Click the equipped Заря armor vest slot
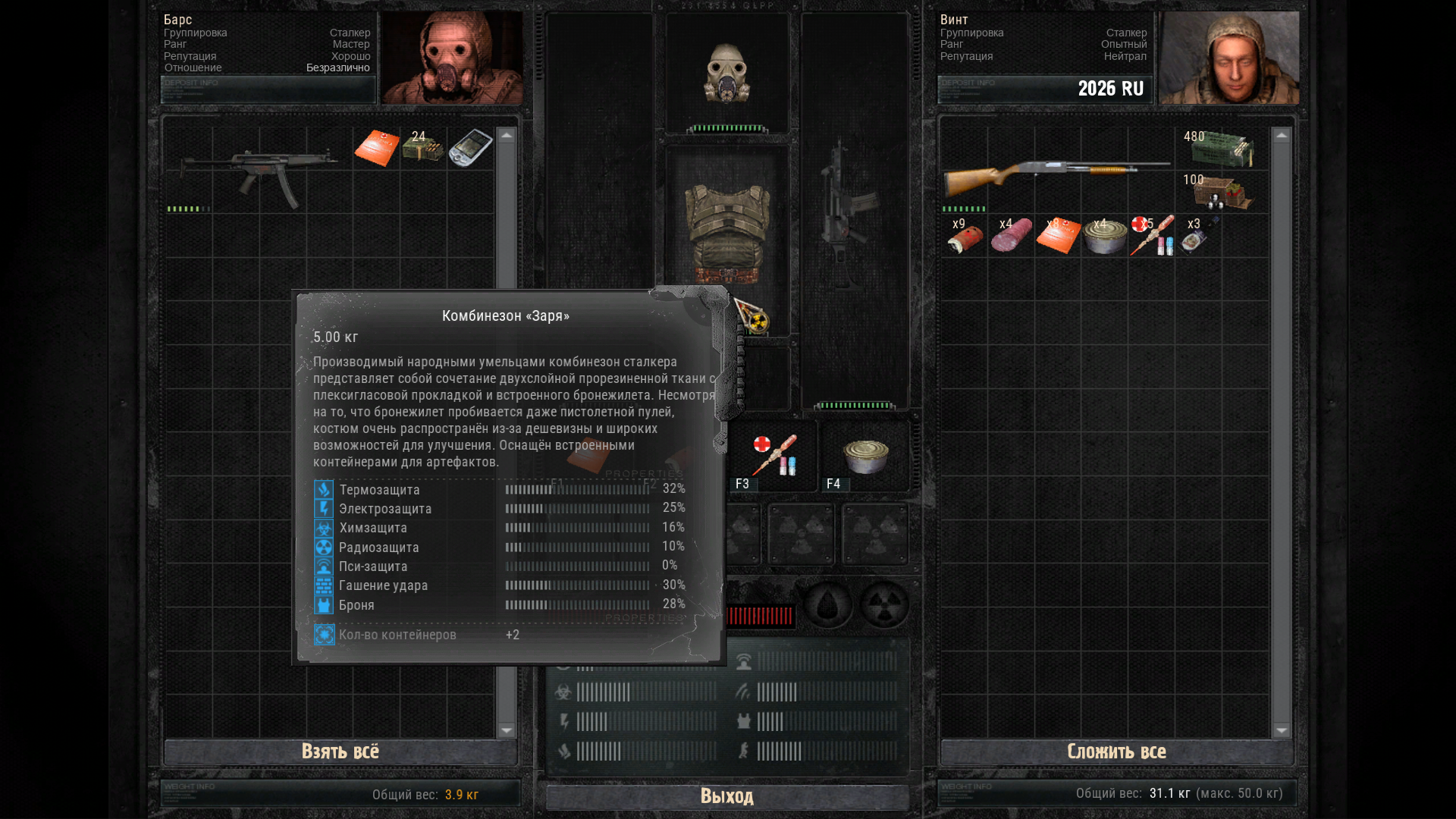 pos(726,227)
